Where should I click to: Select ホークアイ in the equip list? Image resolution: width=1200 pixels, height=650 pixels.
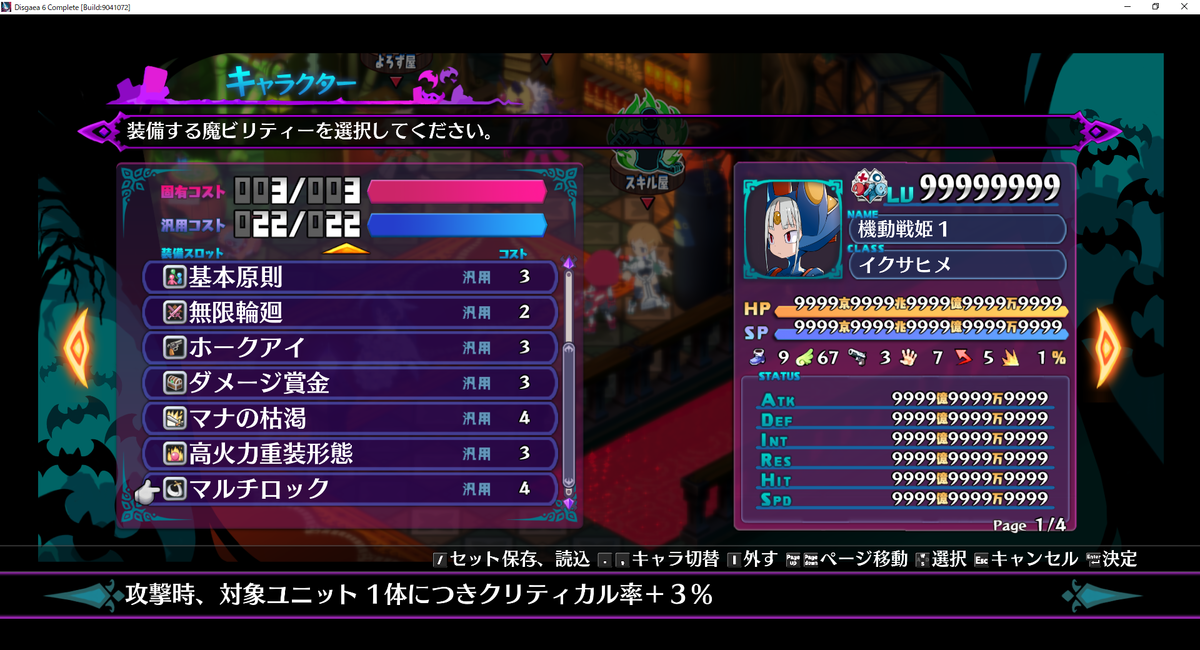pyautogui.click(x=350, y=347)
